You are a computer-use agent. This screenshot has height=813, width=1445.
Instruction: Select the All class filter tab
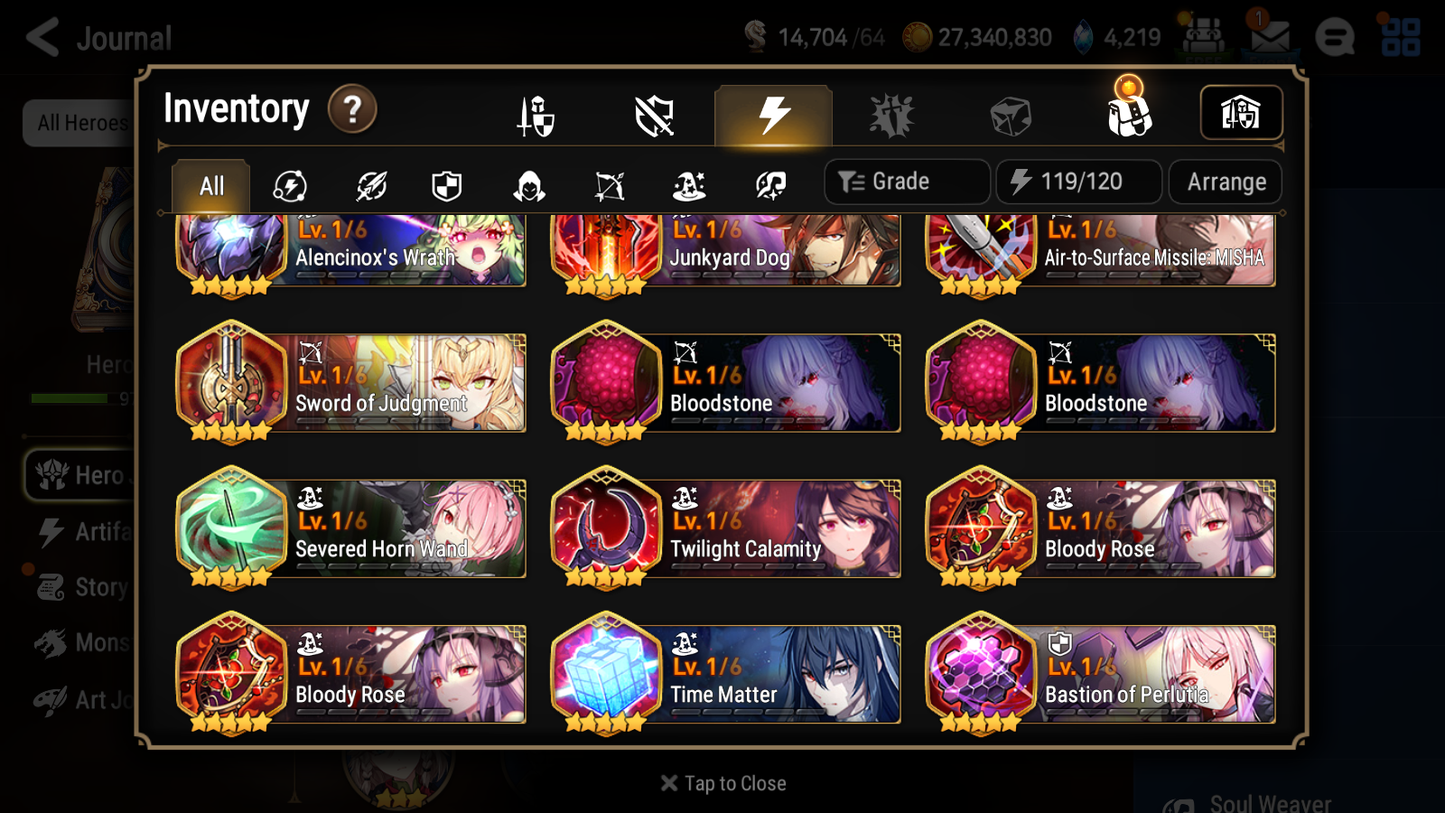[x=210, y=185]
